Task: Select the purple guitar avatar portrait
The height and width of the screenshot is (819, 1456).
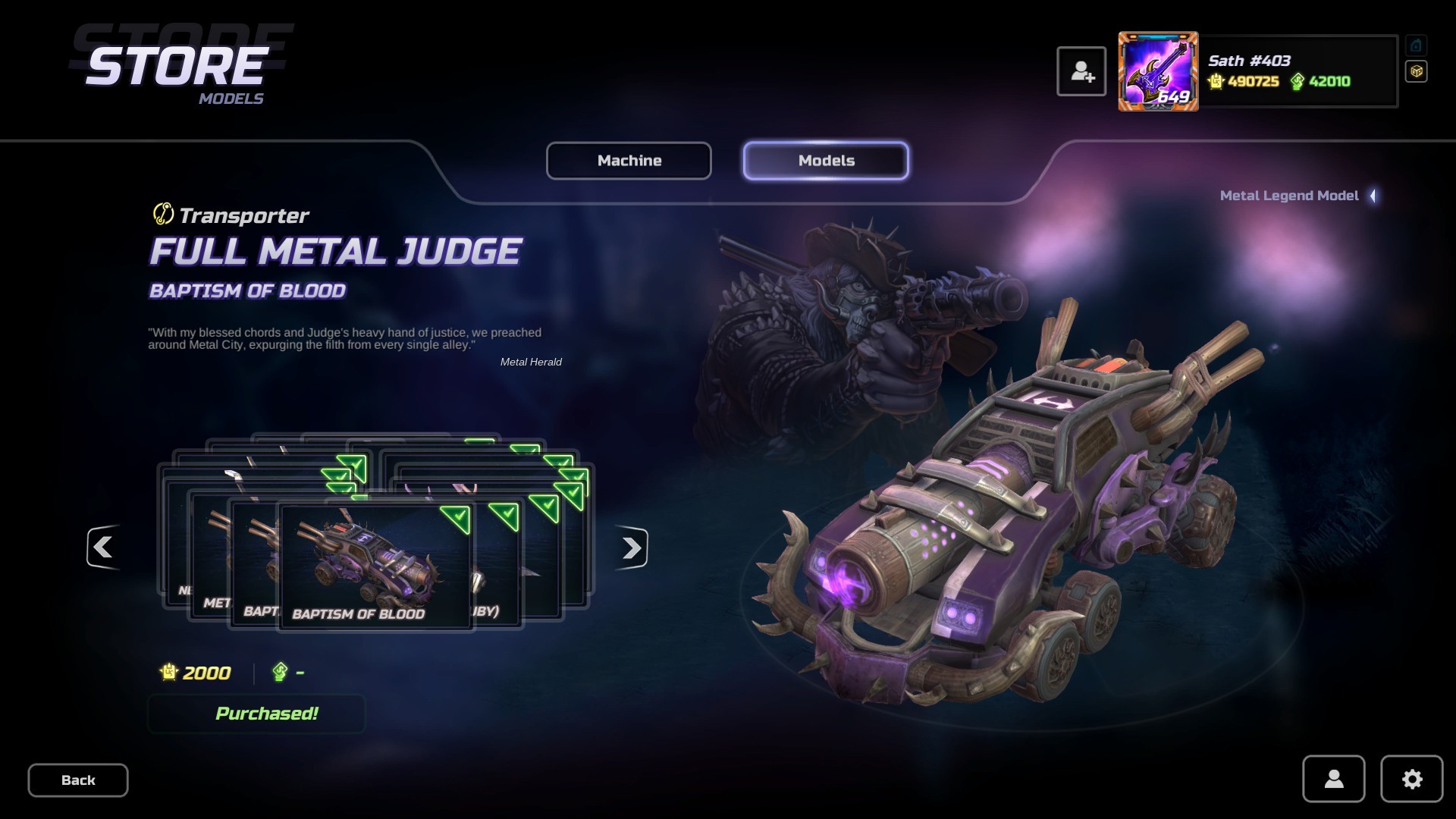Action: (1158, 71)
